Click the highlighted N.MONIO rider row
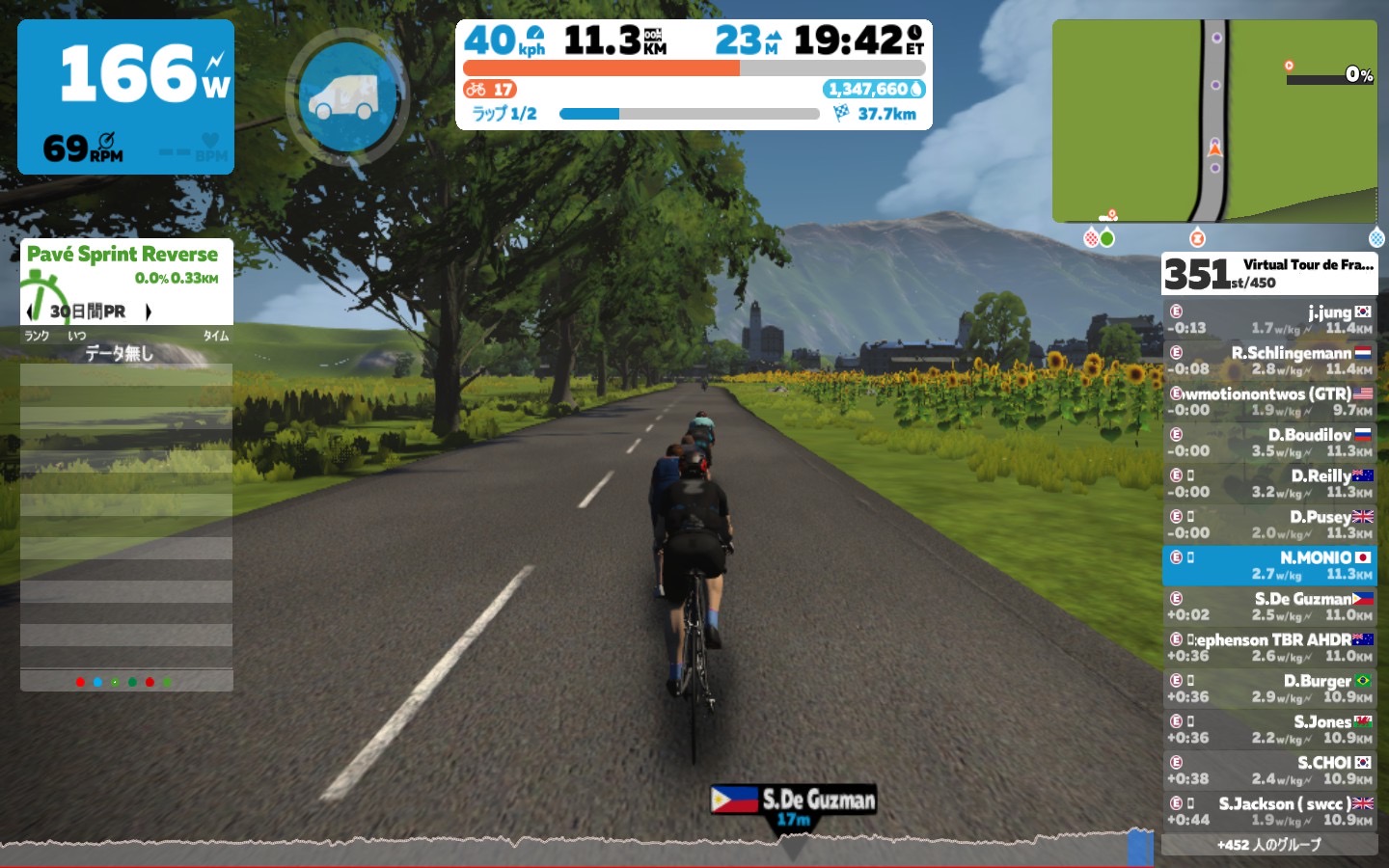1389x868 pixels. pos(1268,565)
